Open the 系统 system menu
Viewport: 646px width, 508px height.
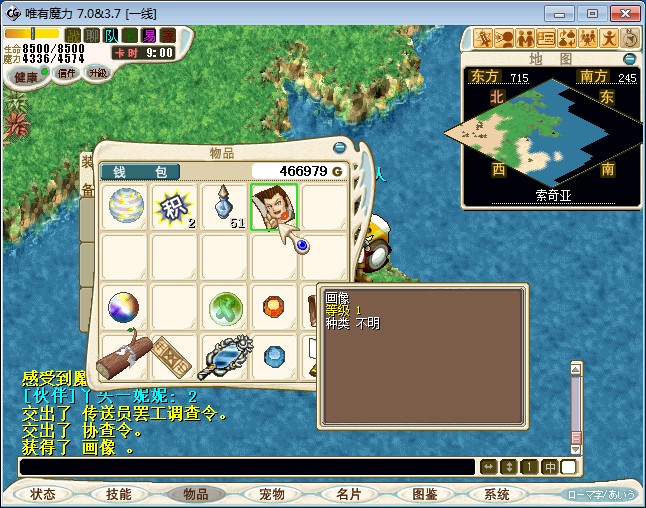pos(497,494)
